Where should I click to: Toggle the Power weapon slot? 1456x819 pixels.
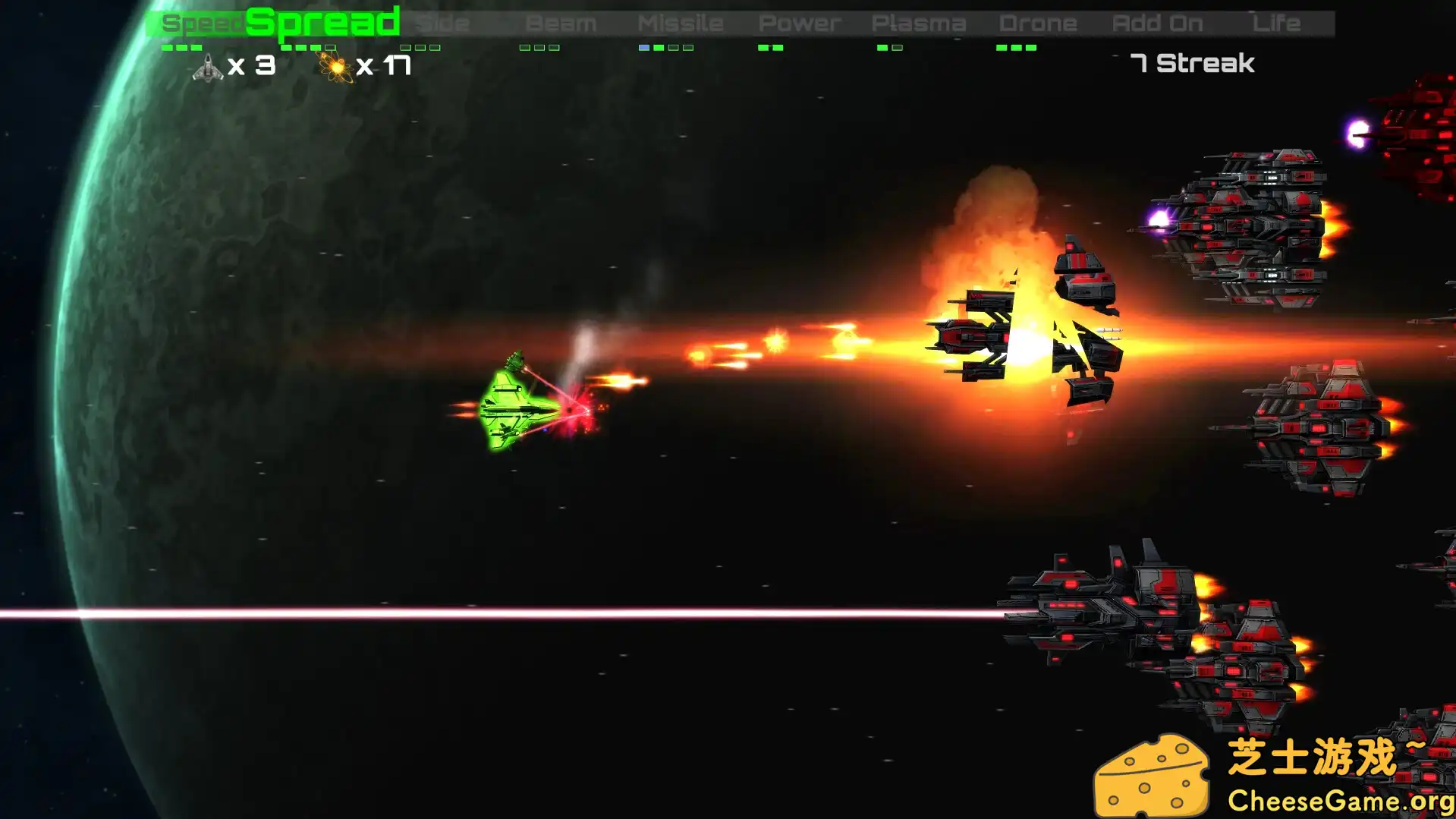click(x=799, y=22)
